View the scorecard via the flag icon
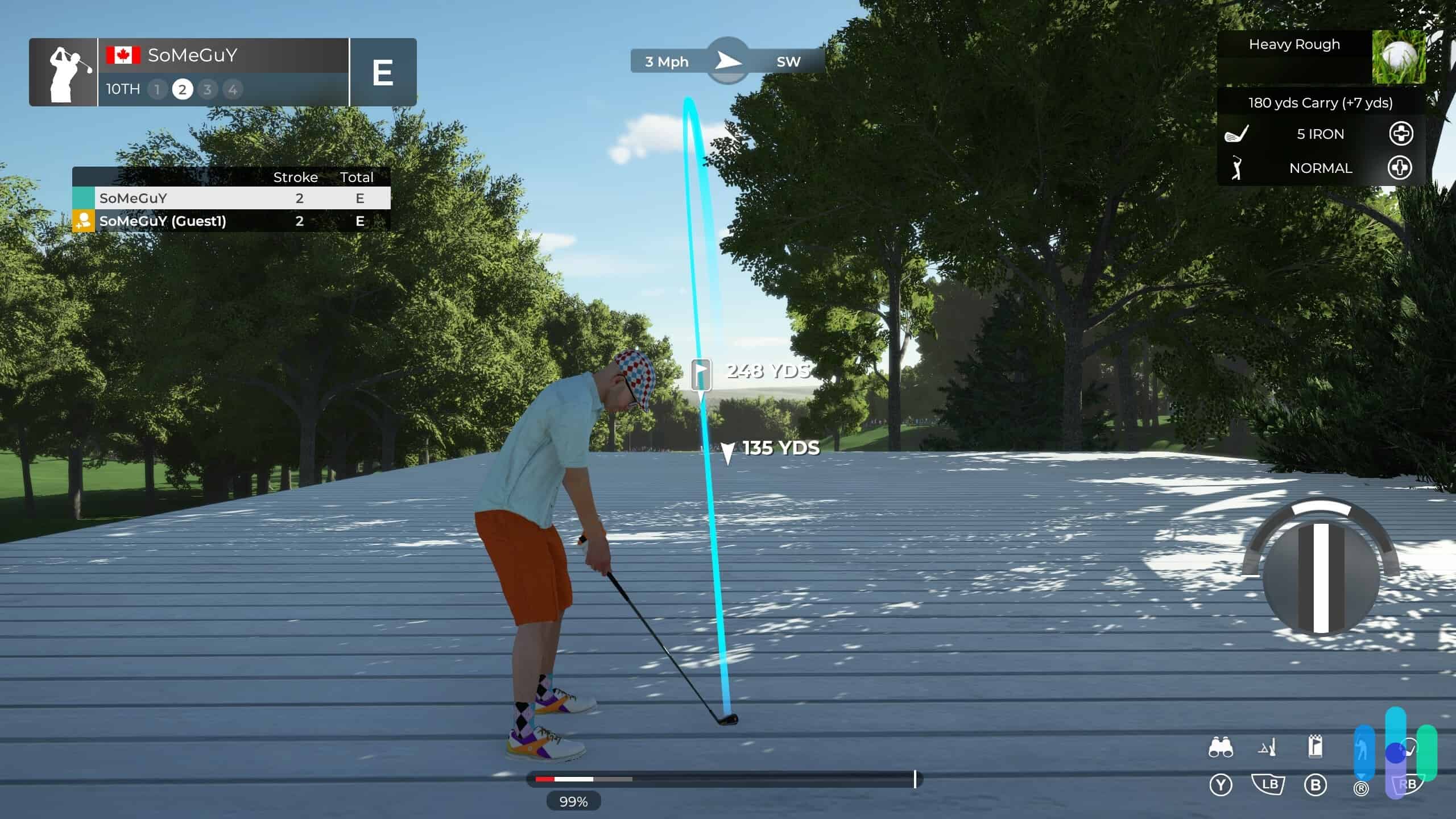This screenshot has height=819, width=1456. coord(1316,747)
